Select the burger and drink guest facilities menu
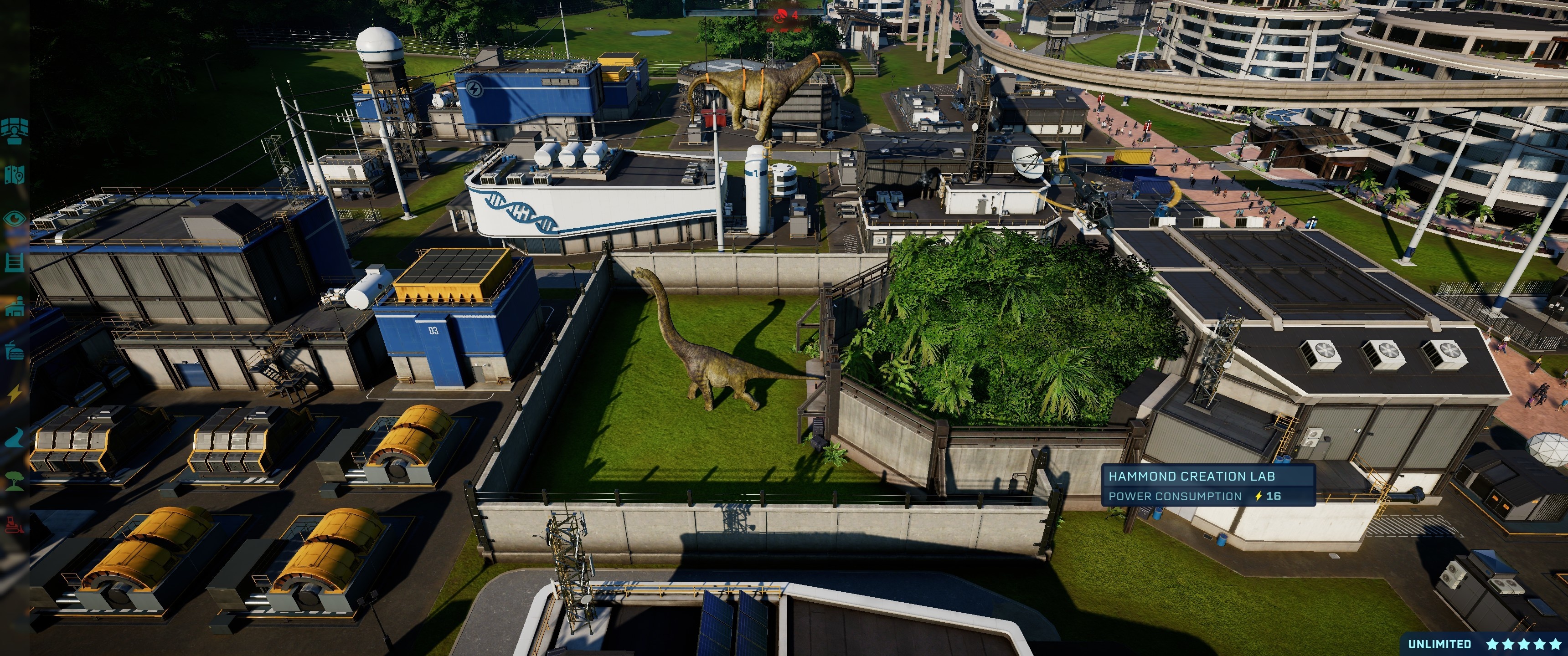This screenshot has height=656, width=1568. (x=14, y=350)
